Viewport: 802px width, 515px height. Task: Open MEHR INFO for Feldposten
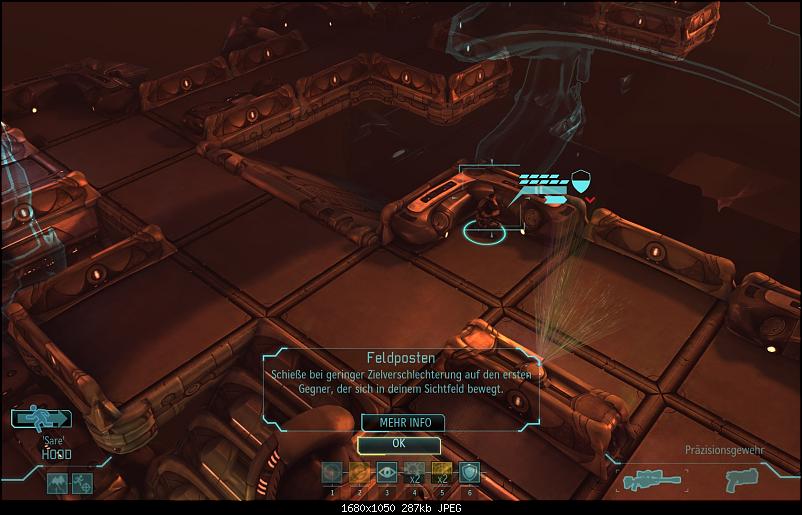[x=398, y=423]
